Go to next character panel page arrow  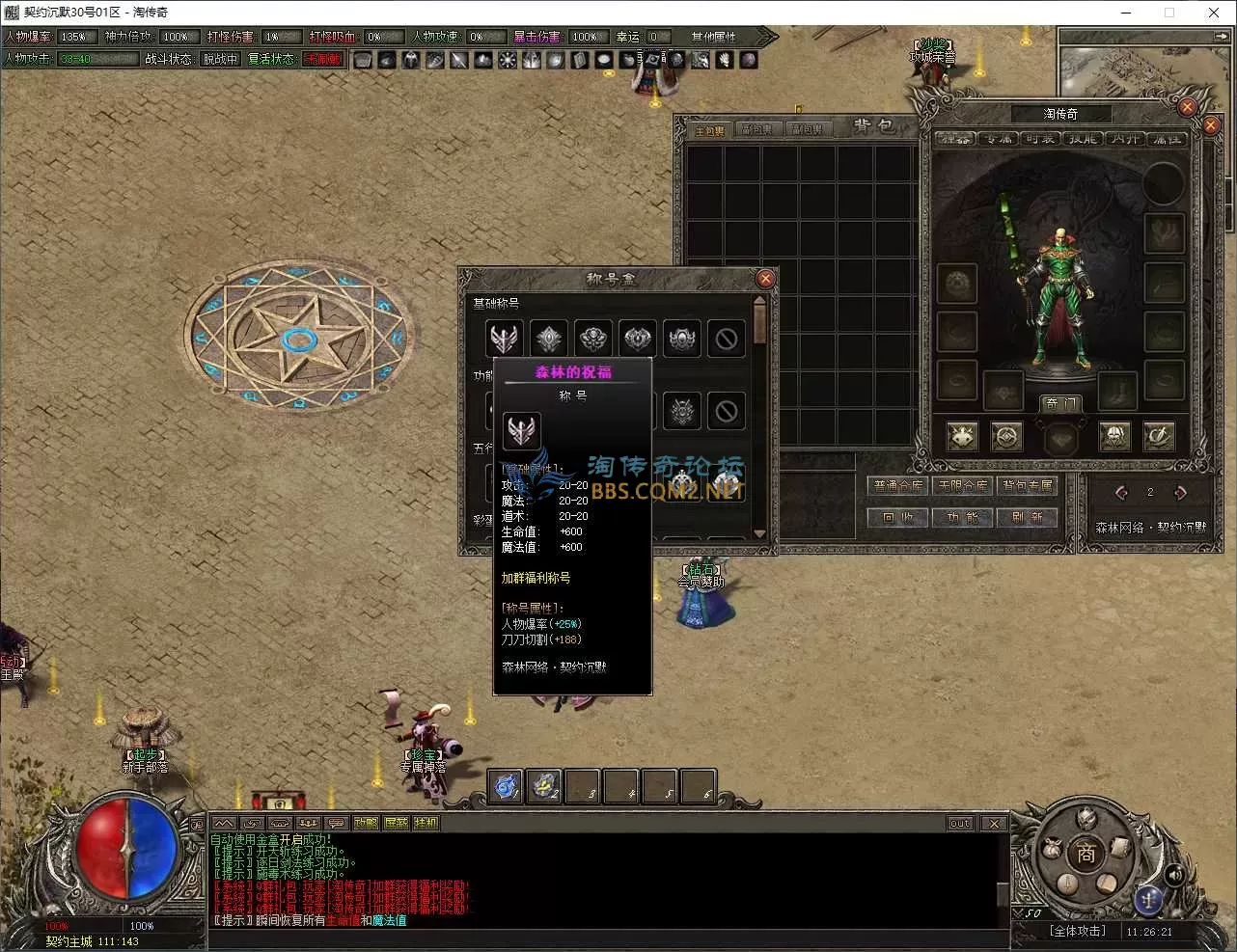pos(1180,493)
